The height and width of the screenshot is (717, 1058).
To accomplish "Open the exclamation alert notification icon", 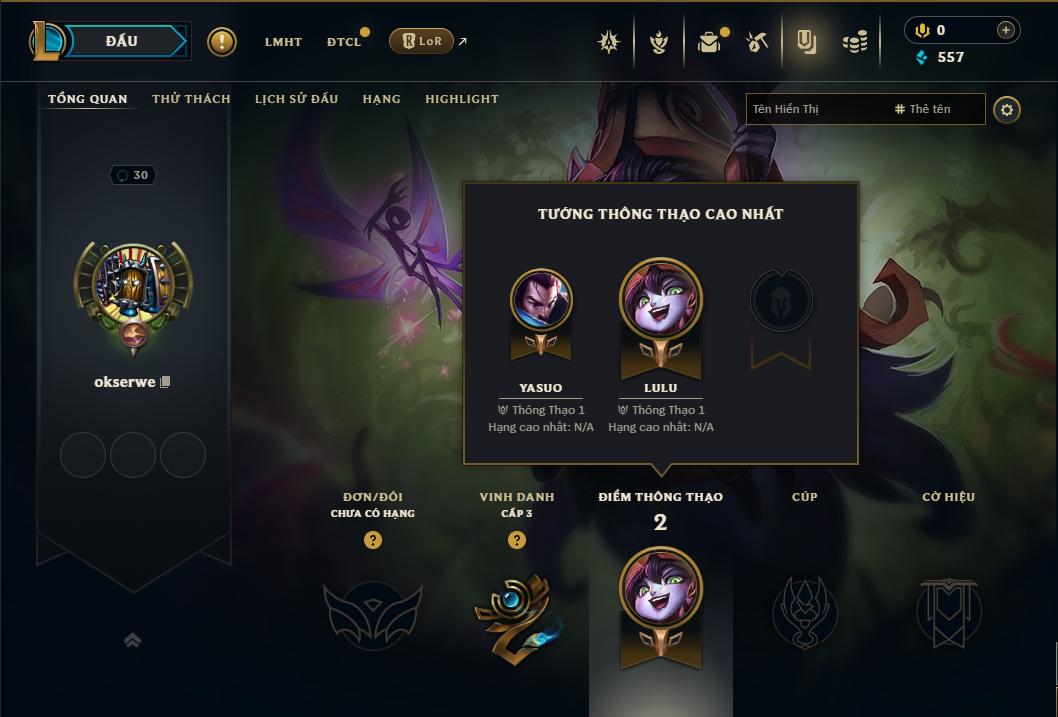I will pos(222,42).
